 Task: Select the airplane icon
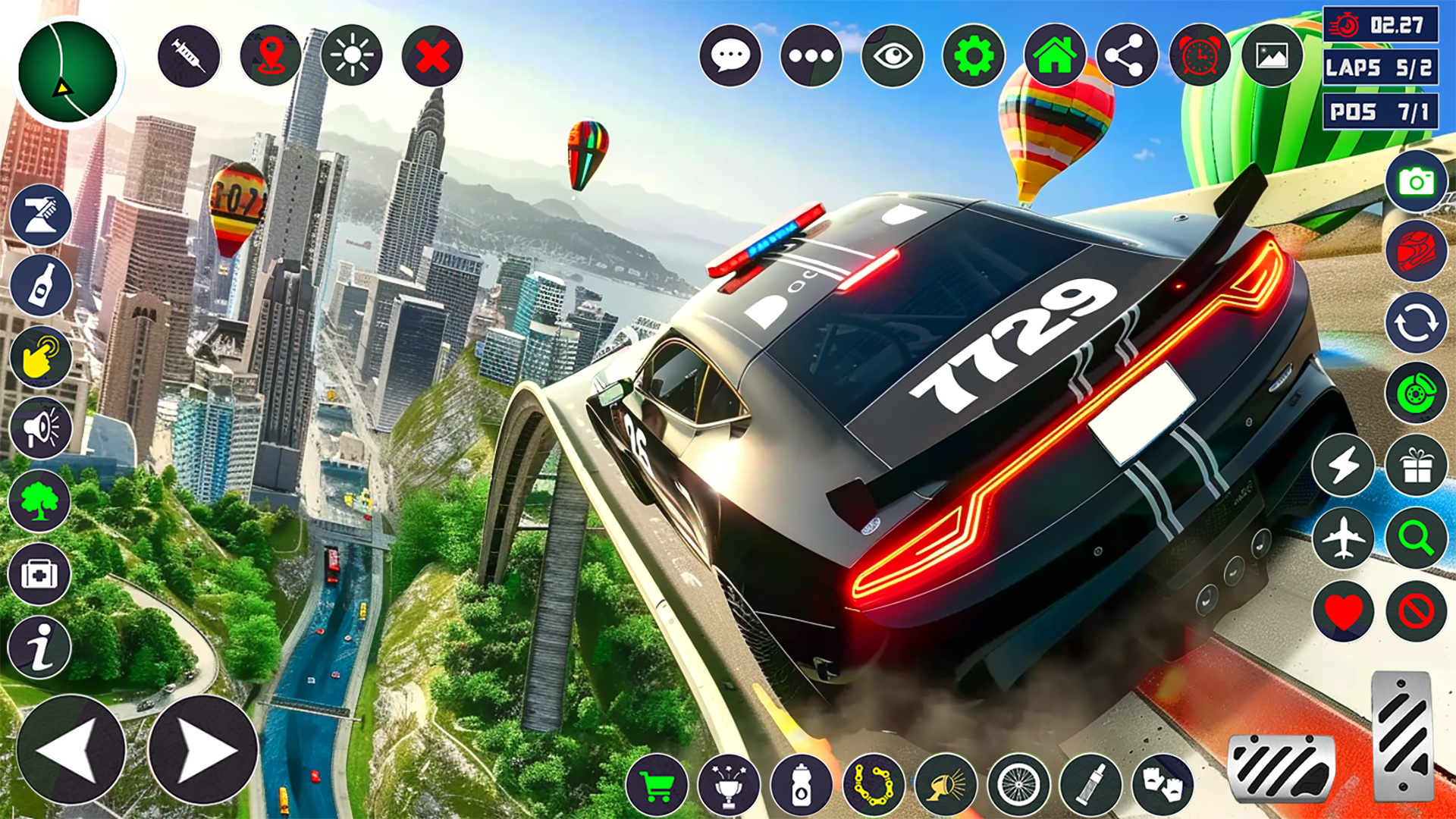pyautogui.click(x=1343, y=538)
